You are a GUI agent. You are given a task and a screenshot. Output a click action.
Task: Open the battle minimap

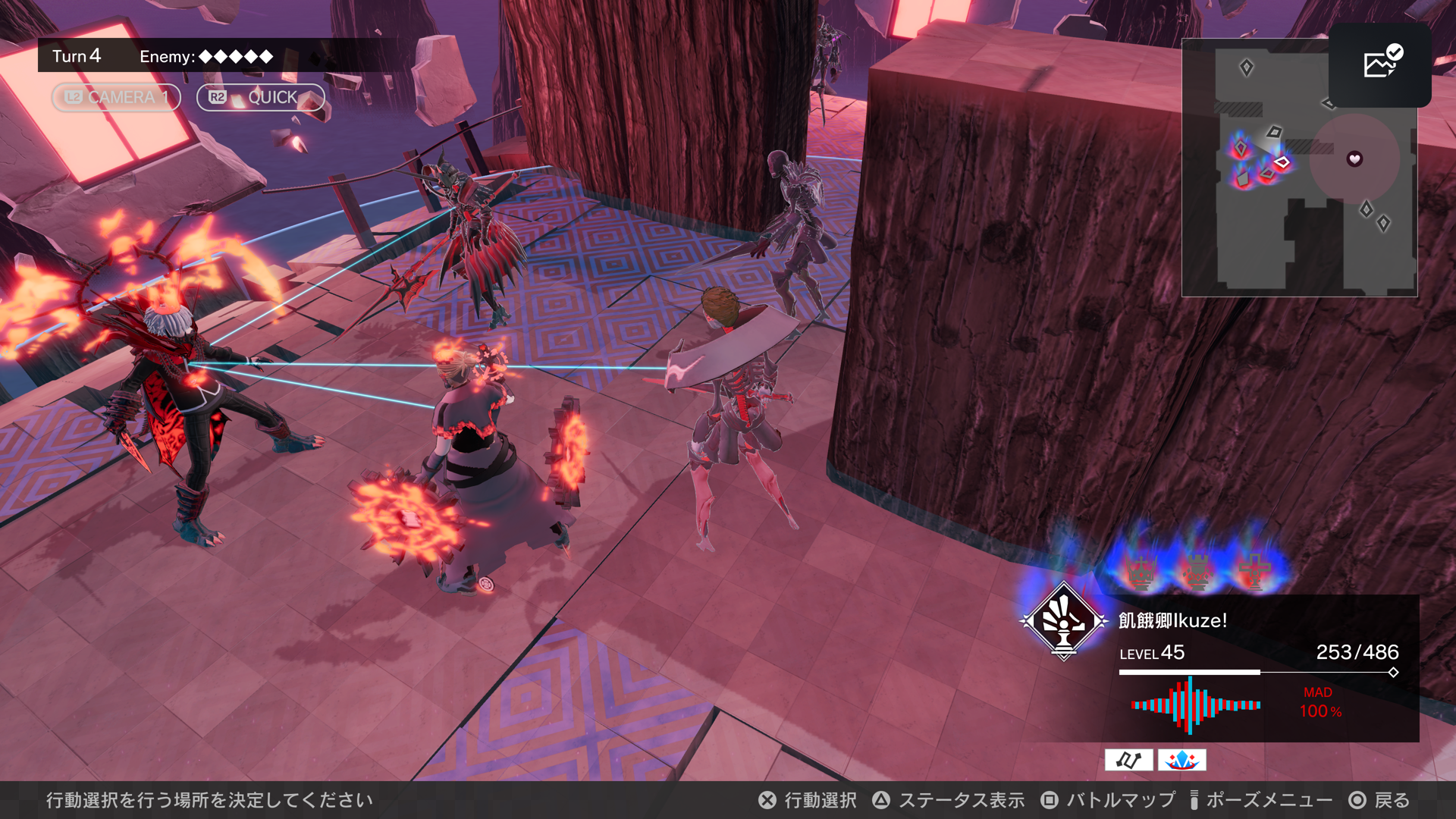1299,168
